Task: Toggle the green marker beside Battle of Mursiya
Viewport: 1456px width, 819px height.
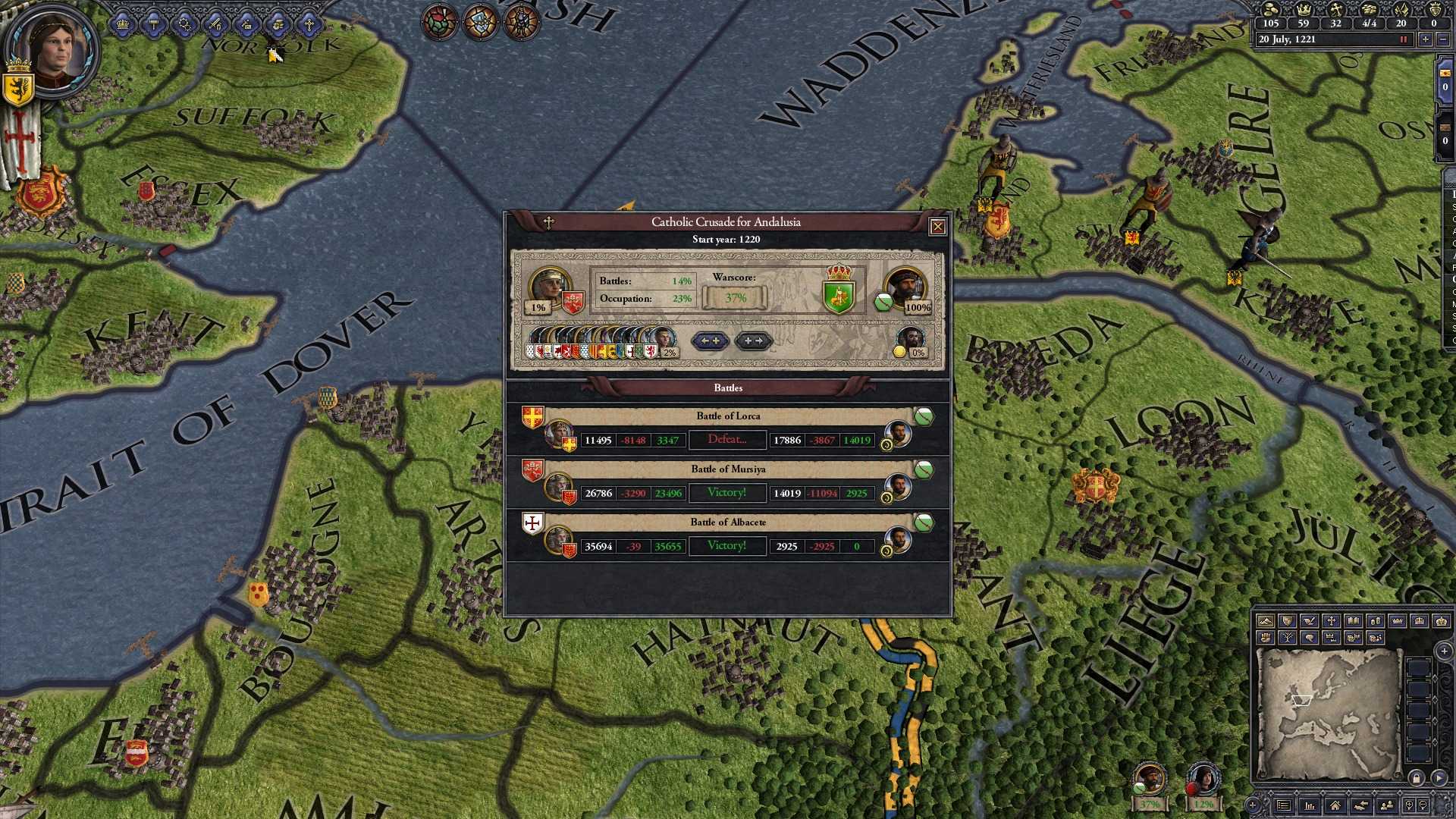Action: 923,469
